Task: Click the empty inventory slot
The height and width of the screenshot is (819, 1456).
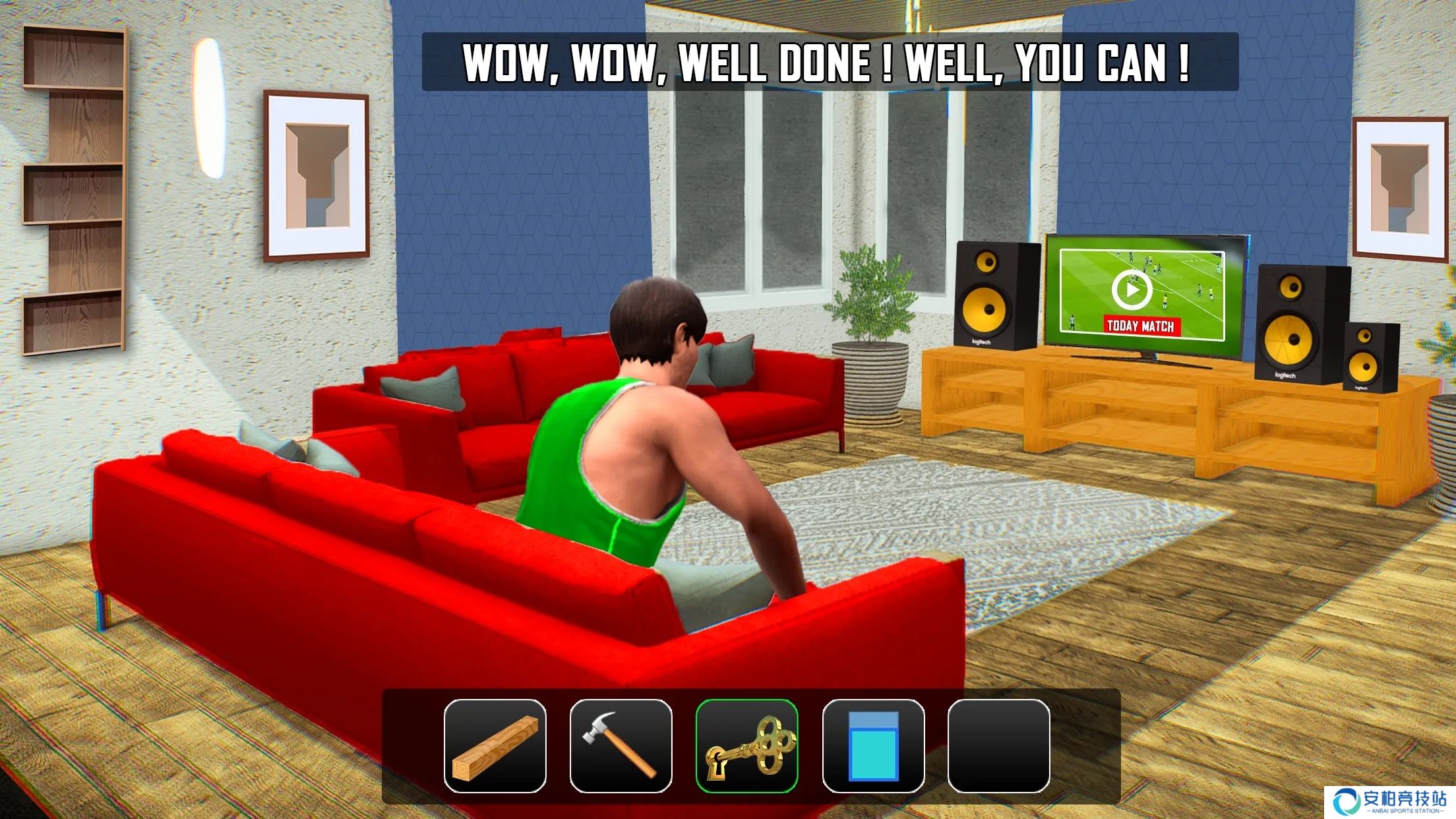Action: pos(998,746)
